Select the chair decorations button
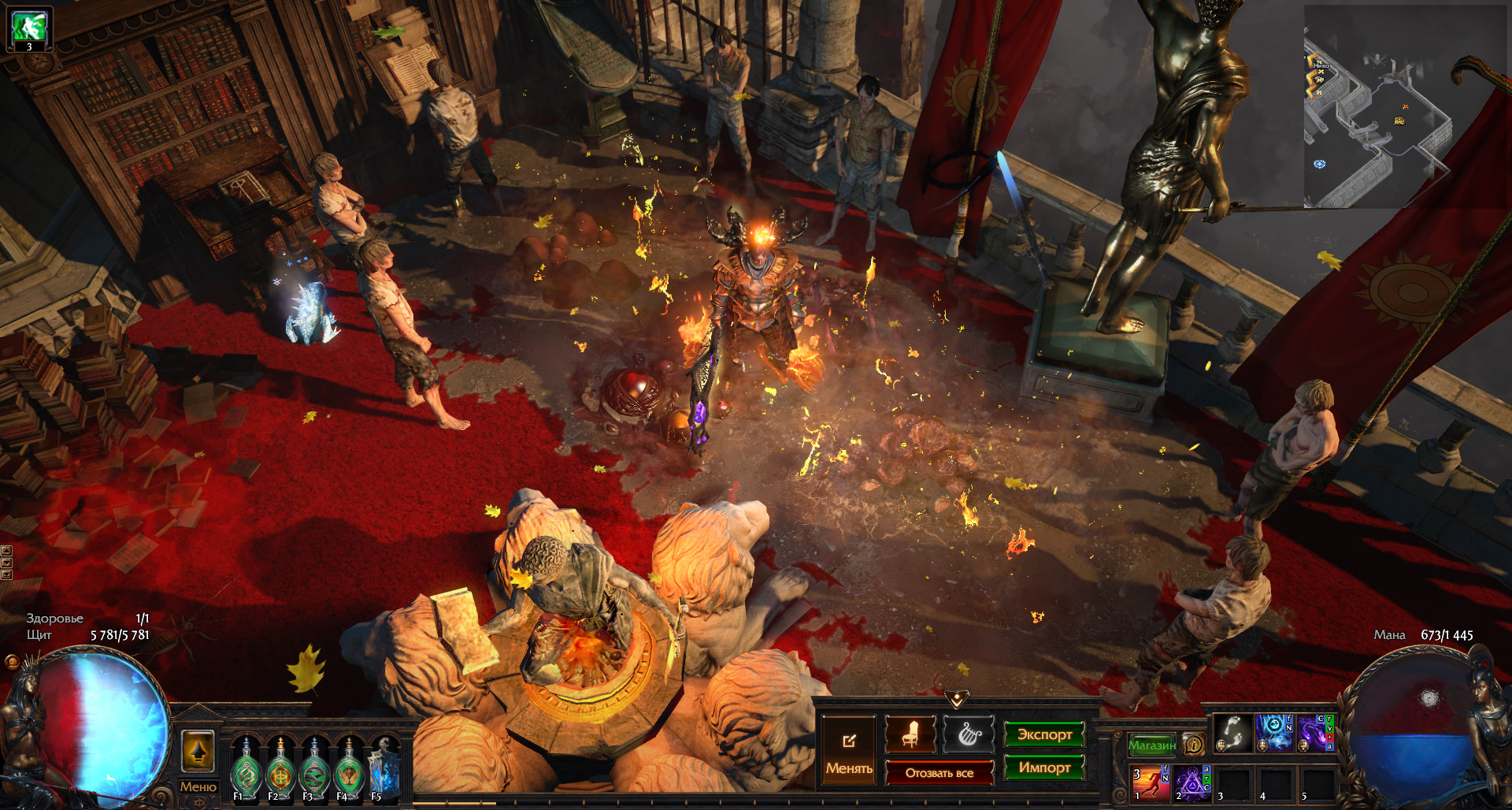The height and width of the screenshot is (810, 1512). click(910, 734)
